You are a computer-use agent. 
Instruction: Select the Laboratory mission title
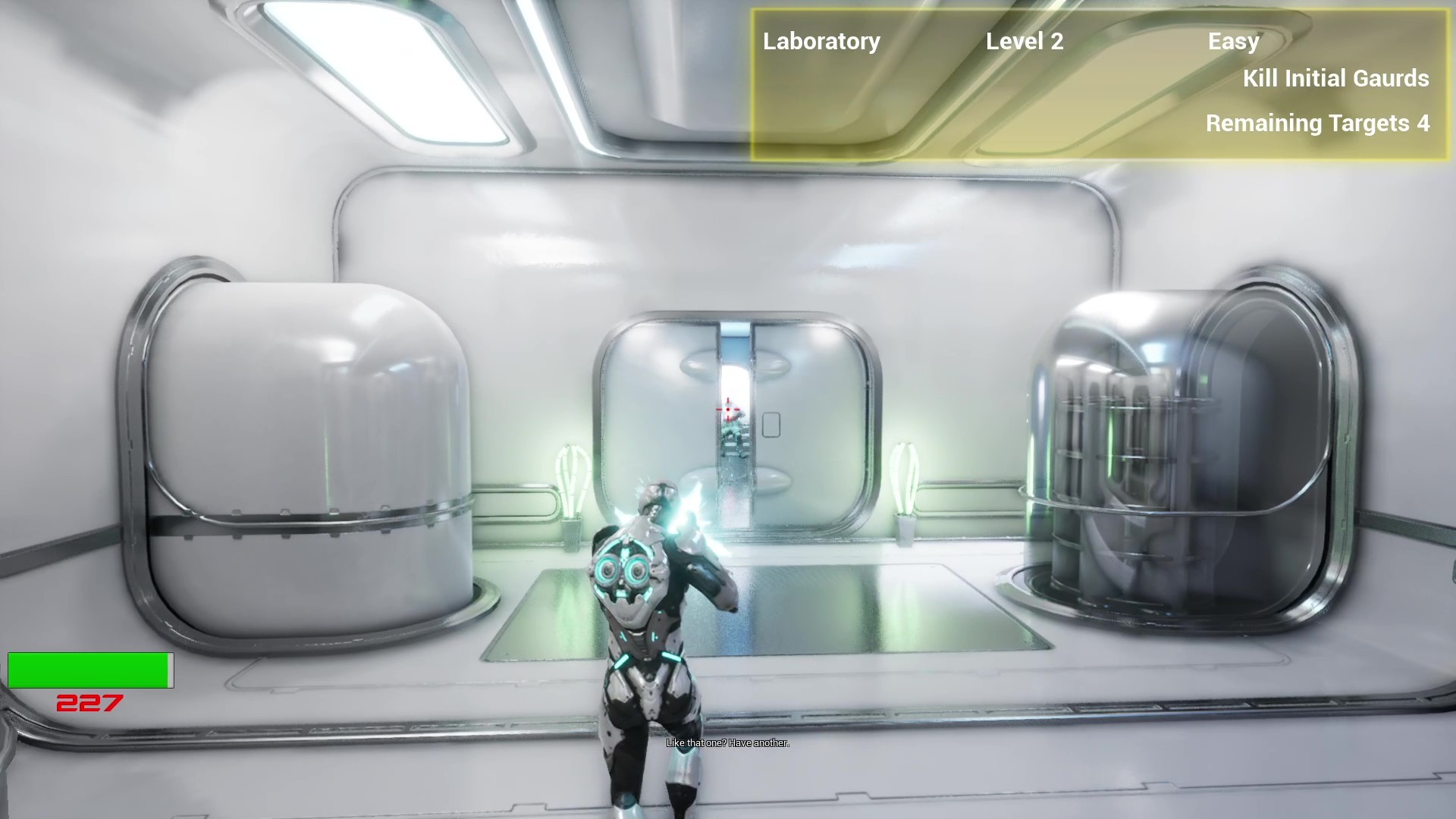(x=821, y=42)
